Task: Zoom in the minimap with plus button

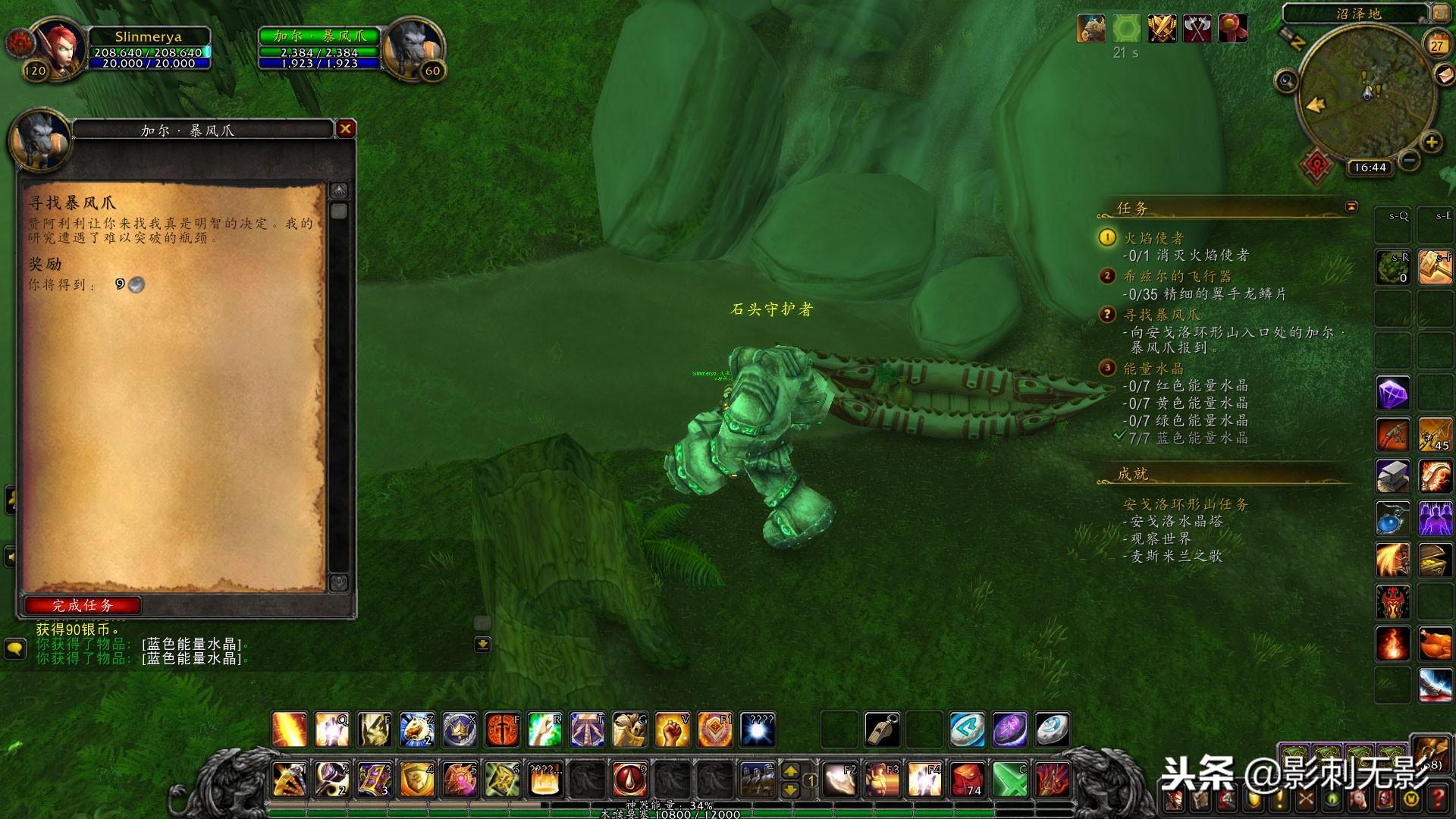Action: (1431, 142)
